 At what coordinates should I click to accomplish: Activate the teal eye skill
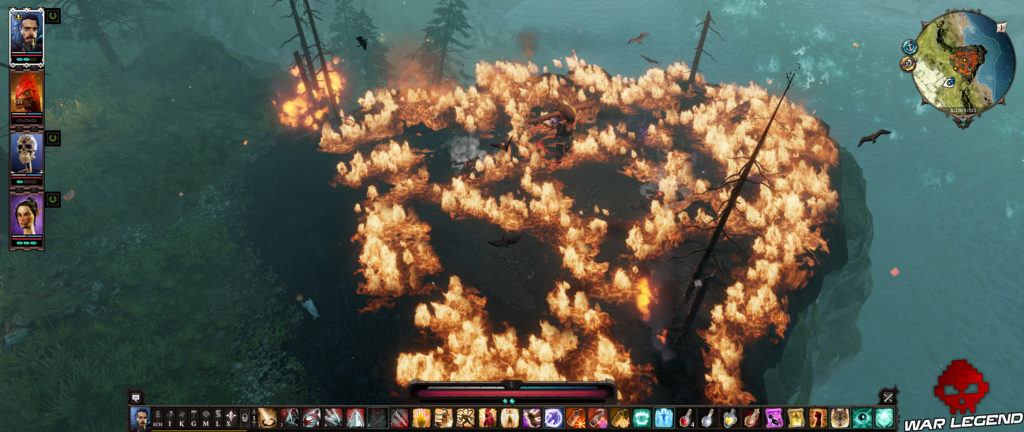click(x=862, y=418)
